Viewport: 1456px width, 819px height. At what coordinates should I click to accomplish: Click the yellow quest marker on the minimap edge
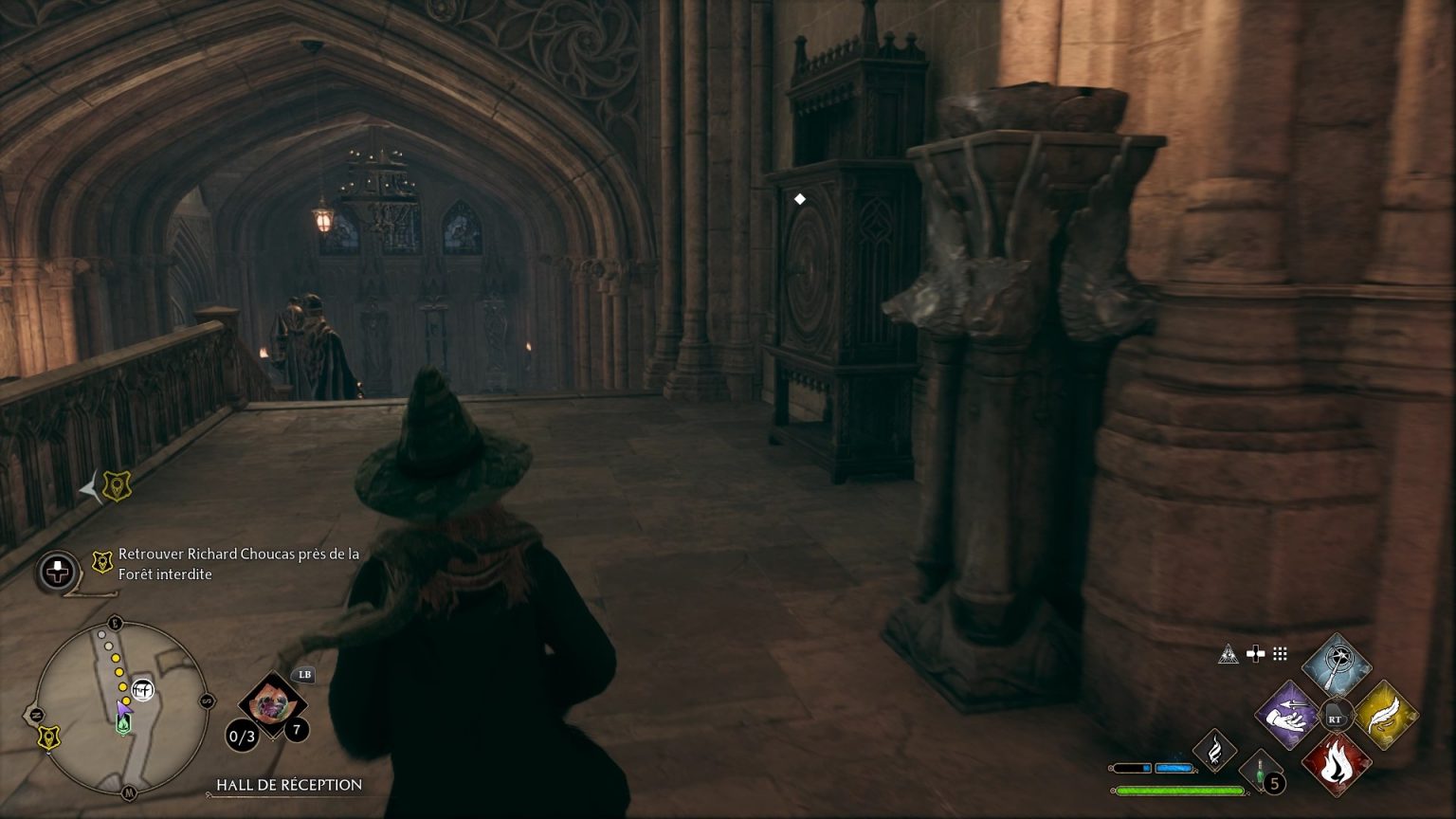click(47, 737)
